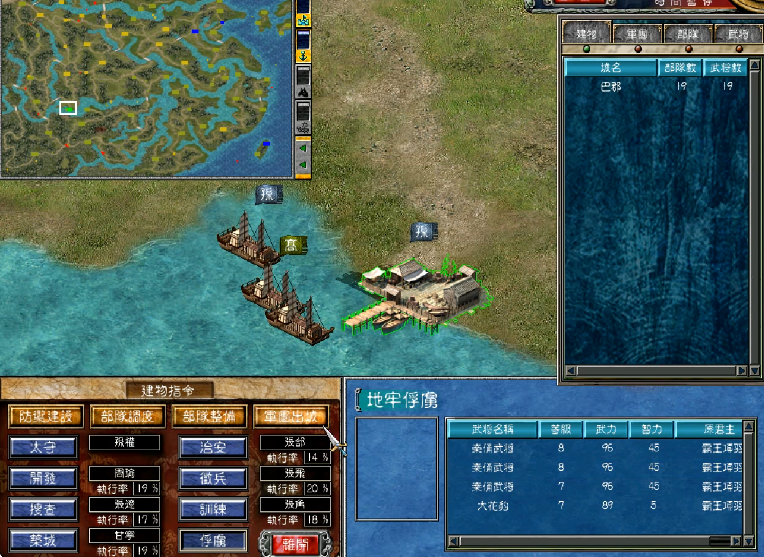Screen dimensions: 764x557
Task: Show the 武將 generals tab
Action: (738, 33)
